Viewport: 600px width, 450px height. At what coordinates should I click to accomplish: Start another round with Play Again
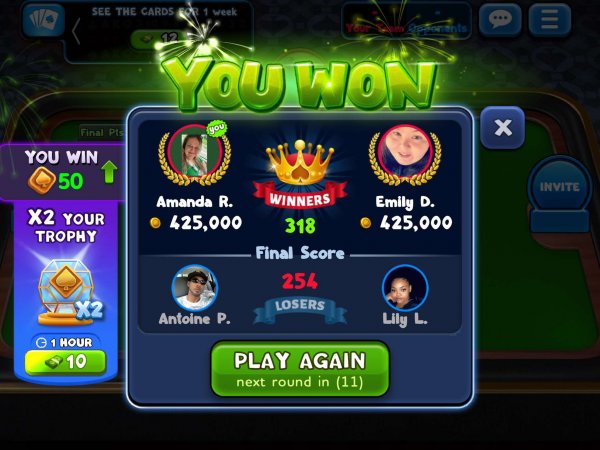[x=299, y=368]
